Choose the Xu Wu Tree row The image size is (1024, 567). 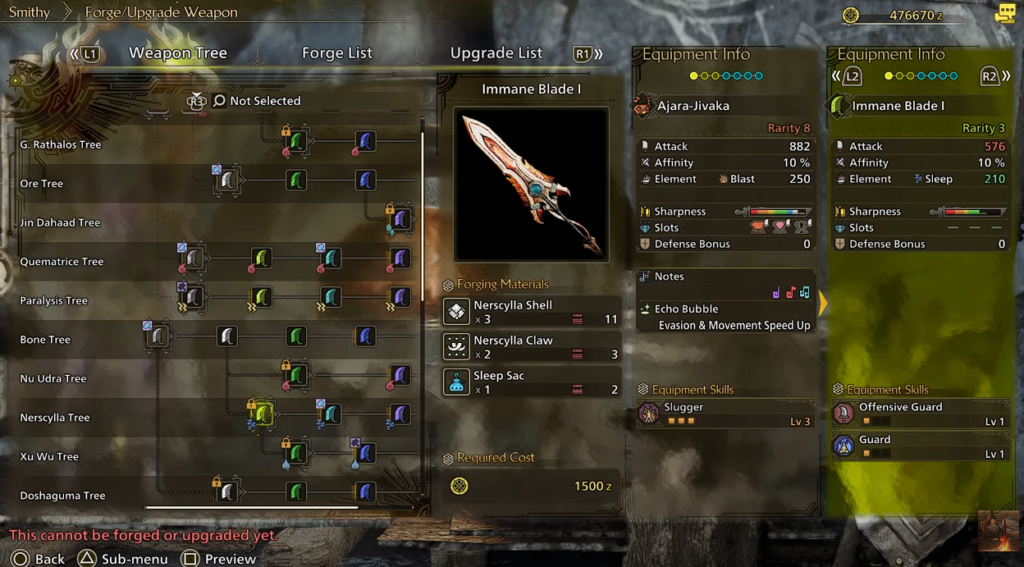pos(49,457)
